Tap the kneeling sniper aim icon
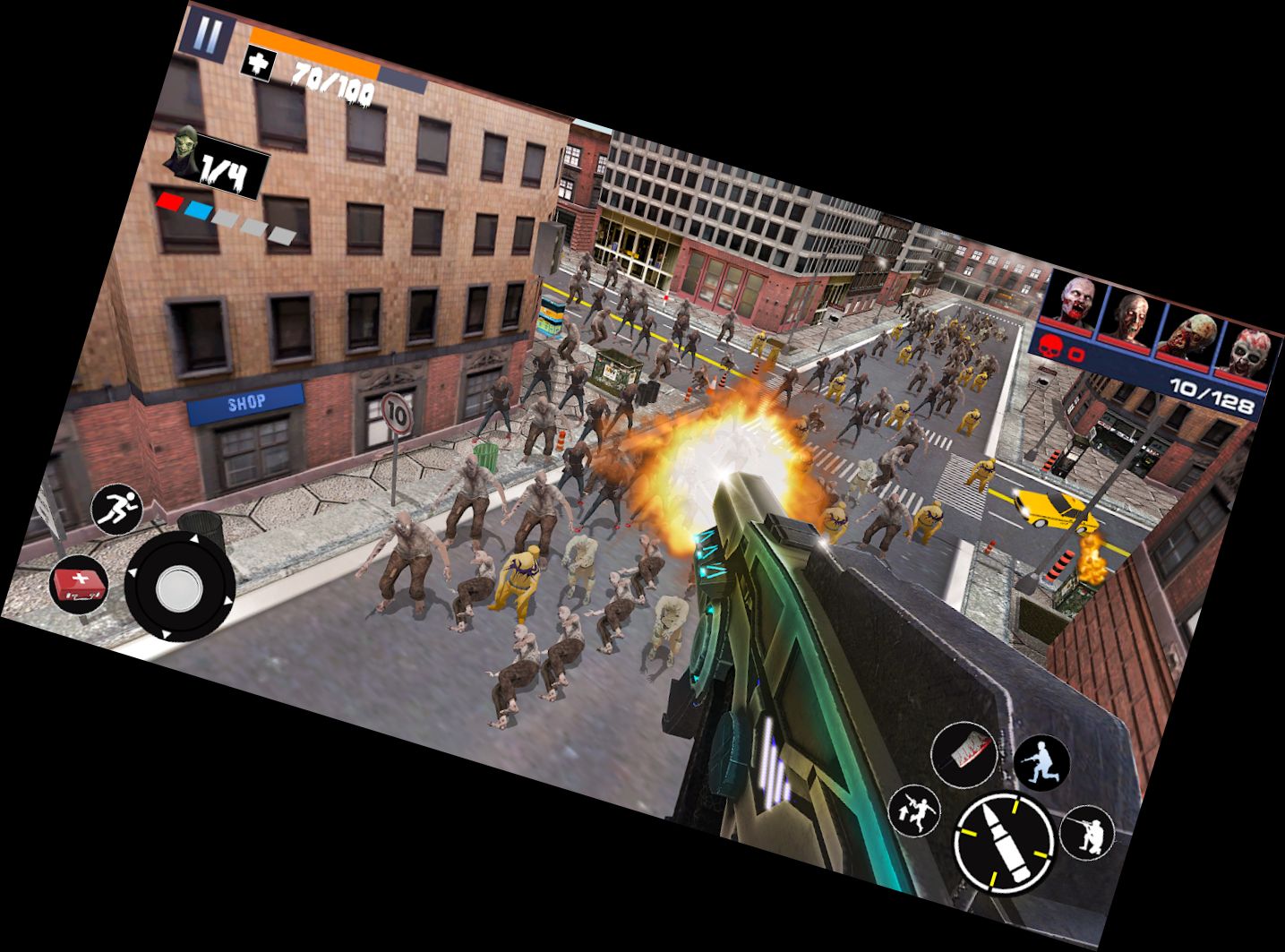1285x952 pixels. coord(1087,833)
